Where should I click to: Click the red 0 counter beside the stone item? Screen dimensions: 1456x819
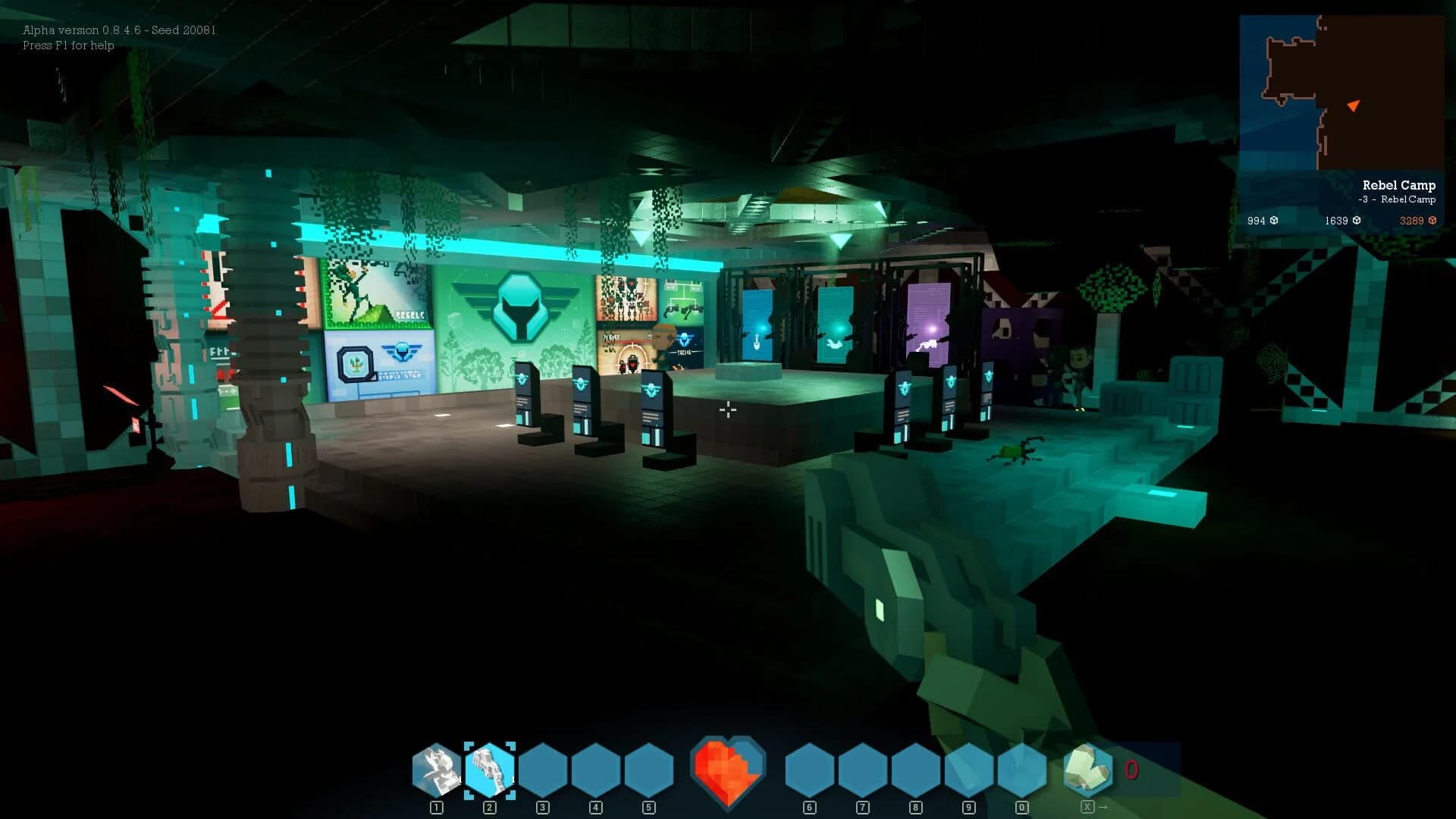[1131, 770]
